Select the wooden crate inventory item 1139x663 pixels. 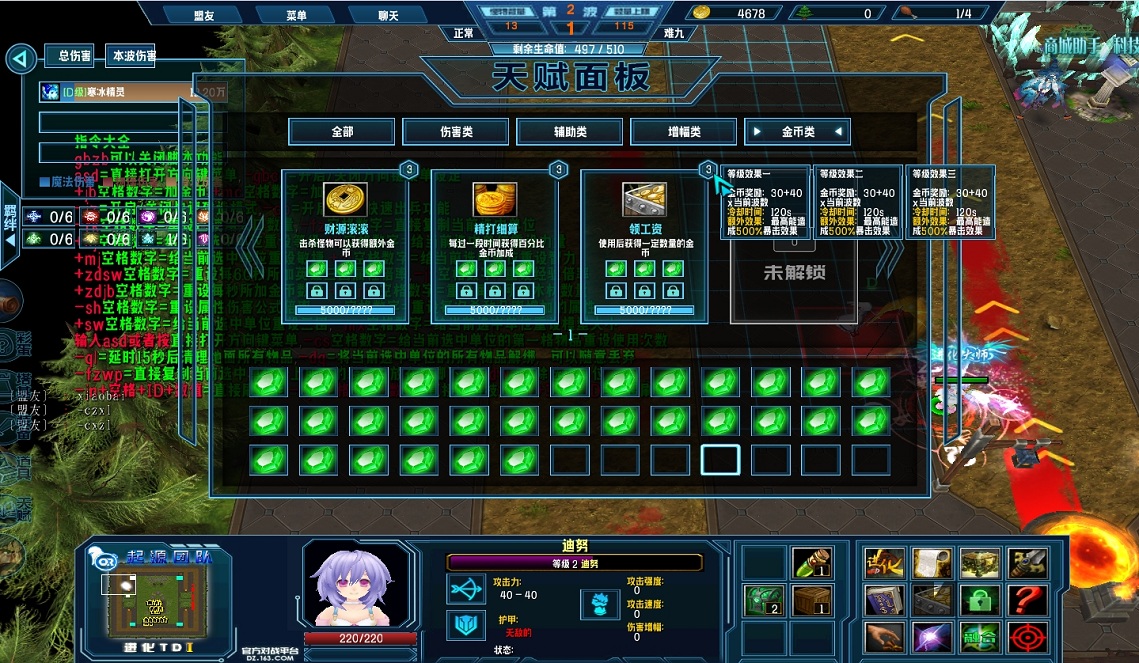[x=812, y=600]
